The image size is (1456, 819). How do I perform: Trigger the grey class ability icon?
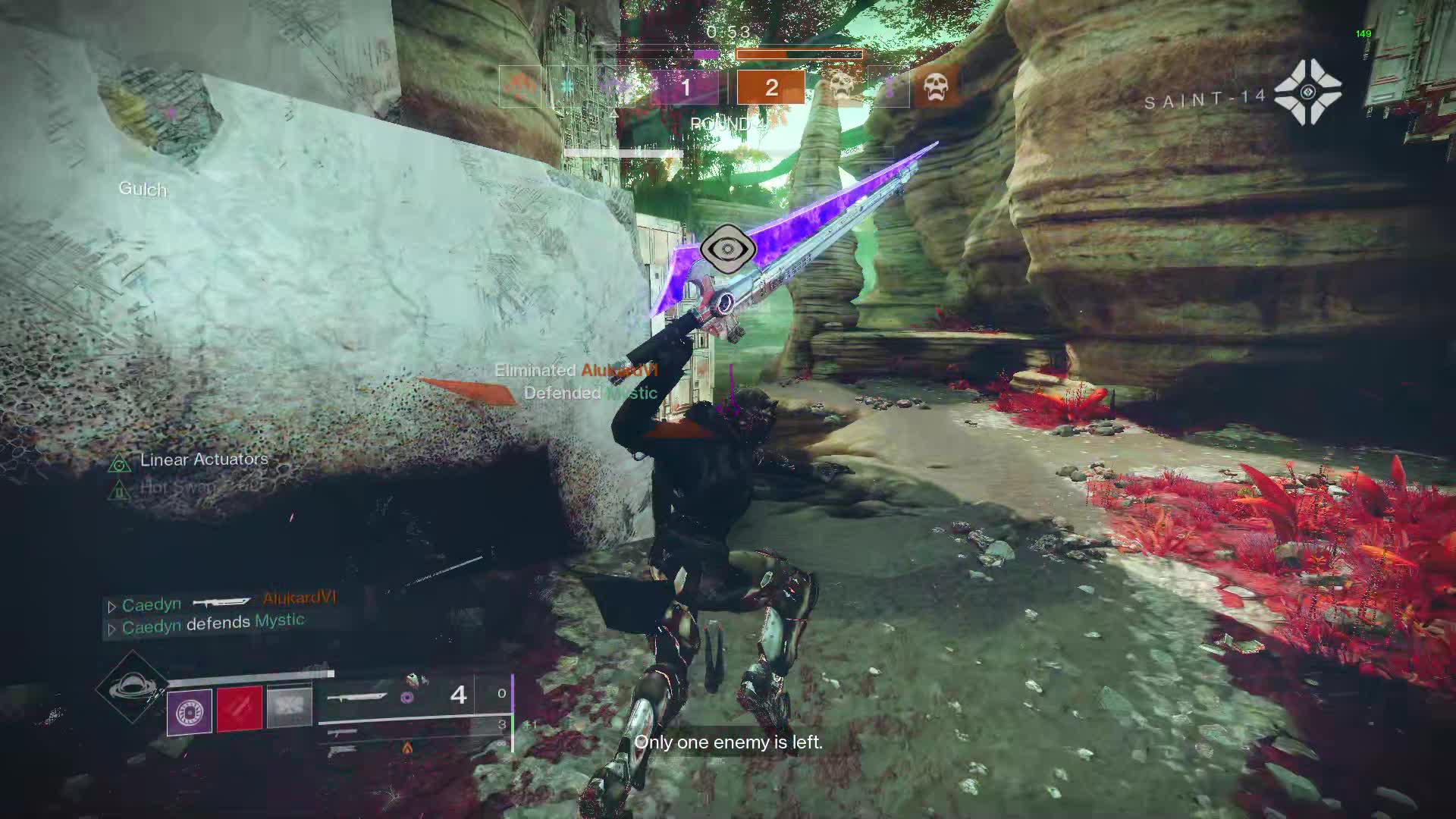click(289, 707)
